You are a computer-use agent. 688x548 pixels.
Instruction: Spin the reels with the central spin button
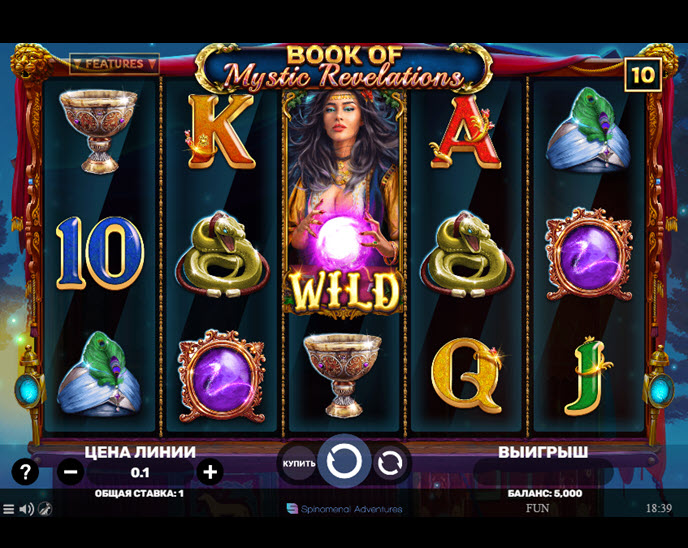tap(344, 462)
